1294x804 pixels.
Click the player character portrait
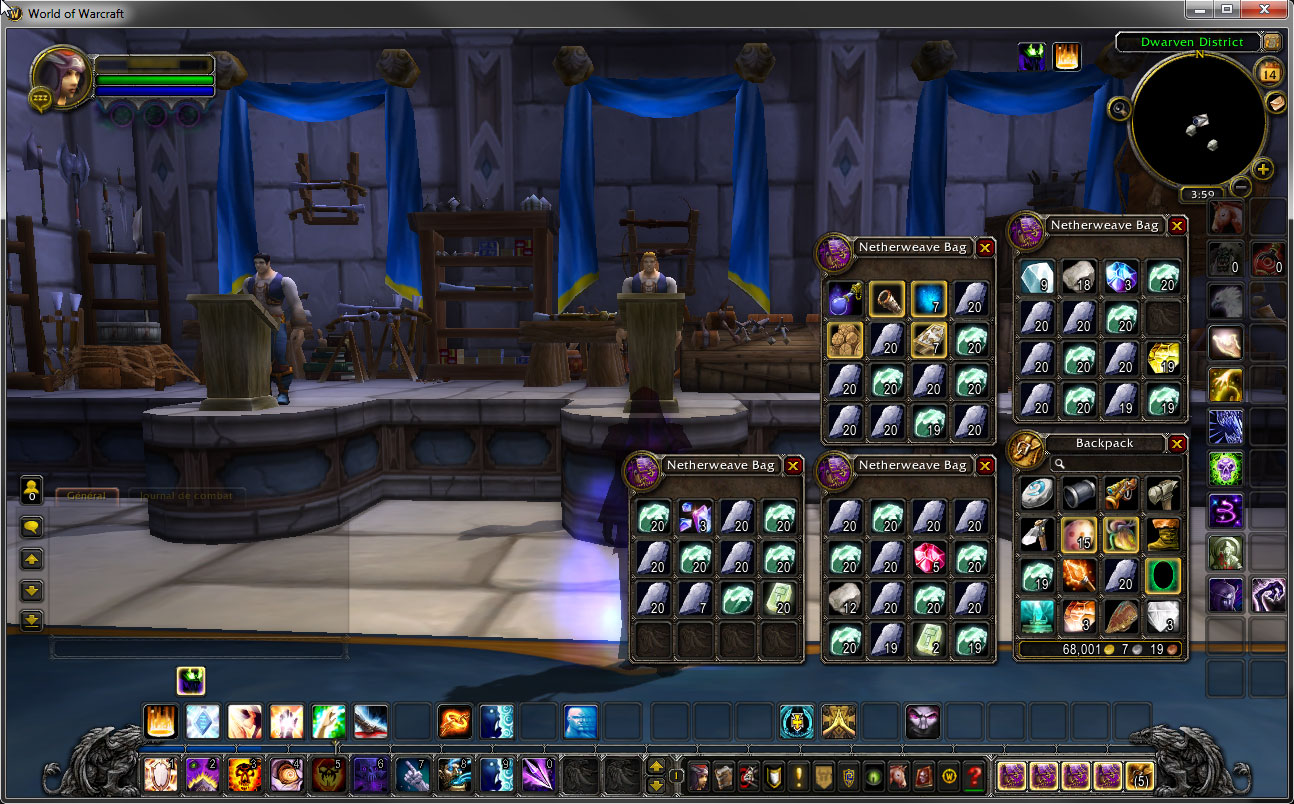pos(62,77)
